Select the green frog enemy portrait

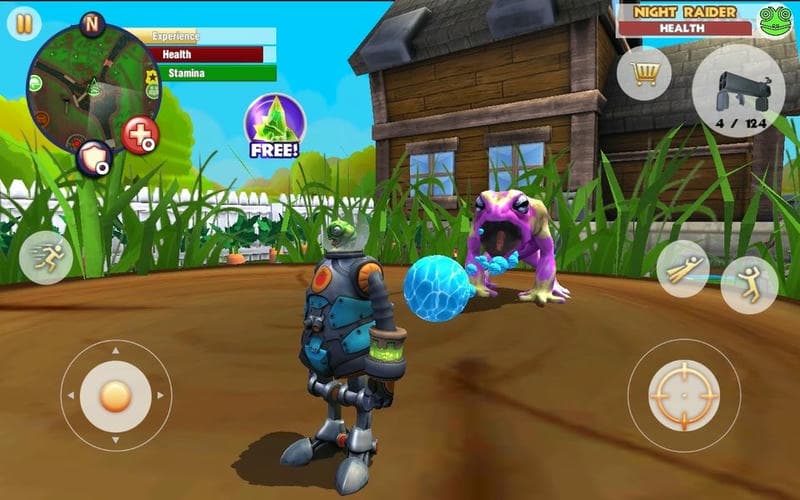(x=775, y=20)
